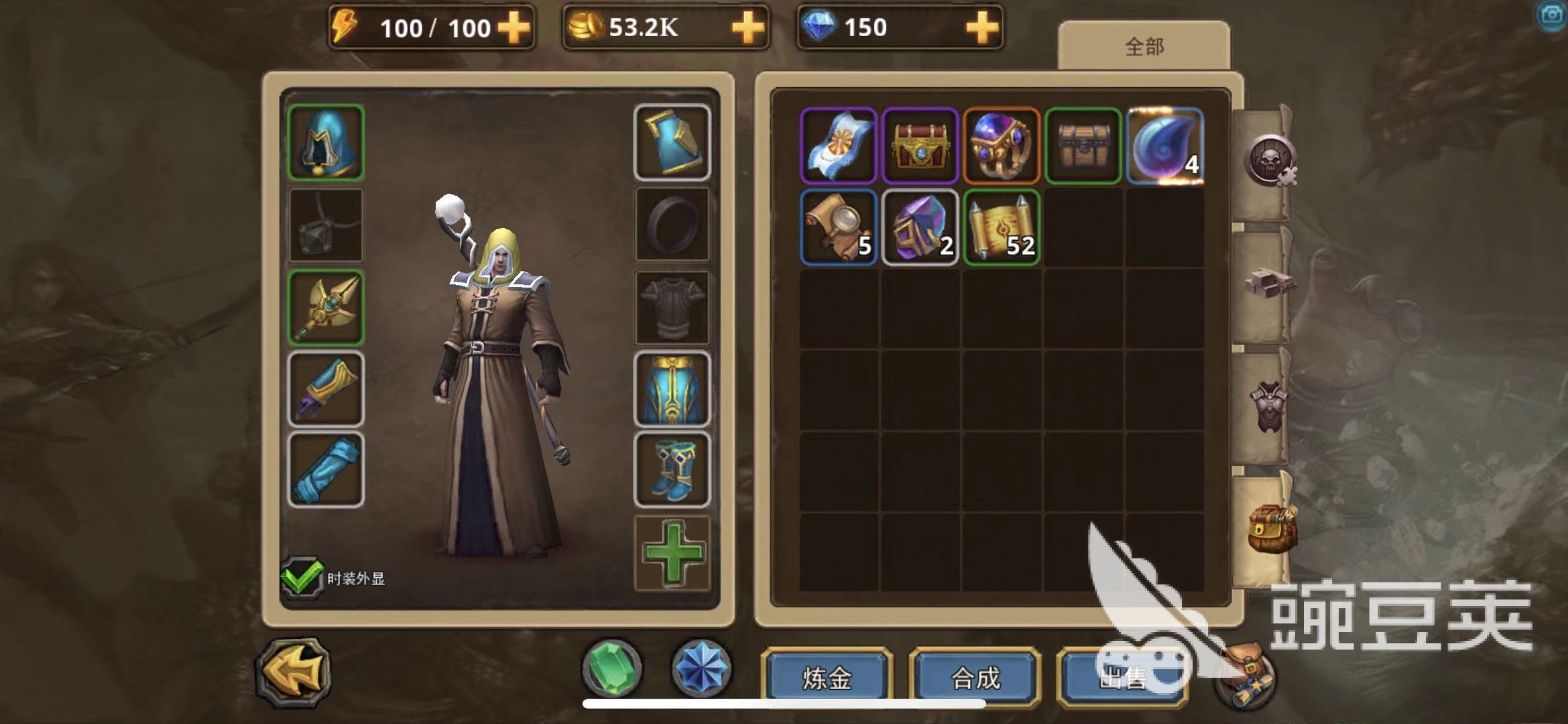
Task: Select the equipped blue boots slot
Action: click(x=672, y=469)
